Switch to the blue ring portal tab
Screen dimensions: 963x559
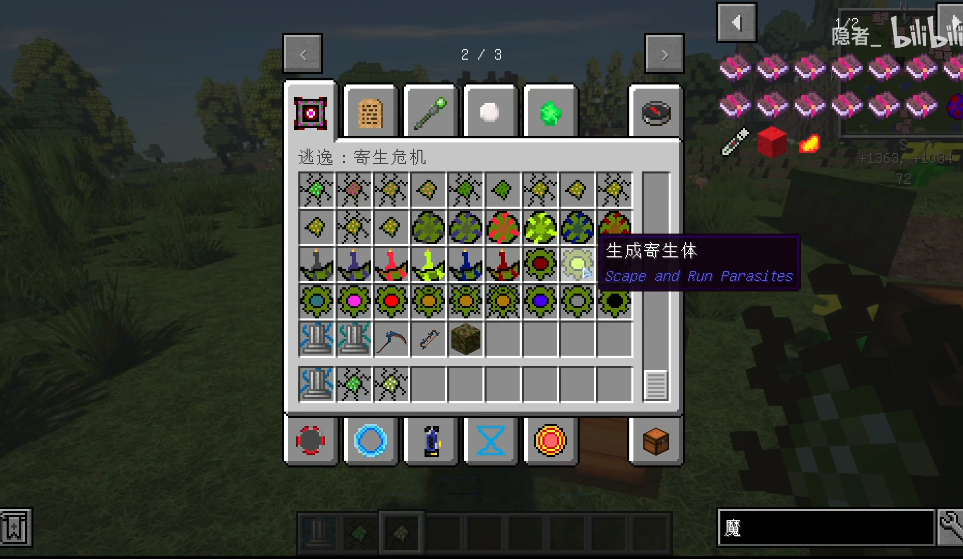(x=371, y=440)
